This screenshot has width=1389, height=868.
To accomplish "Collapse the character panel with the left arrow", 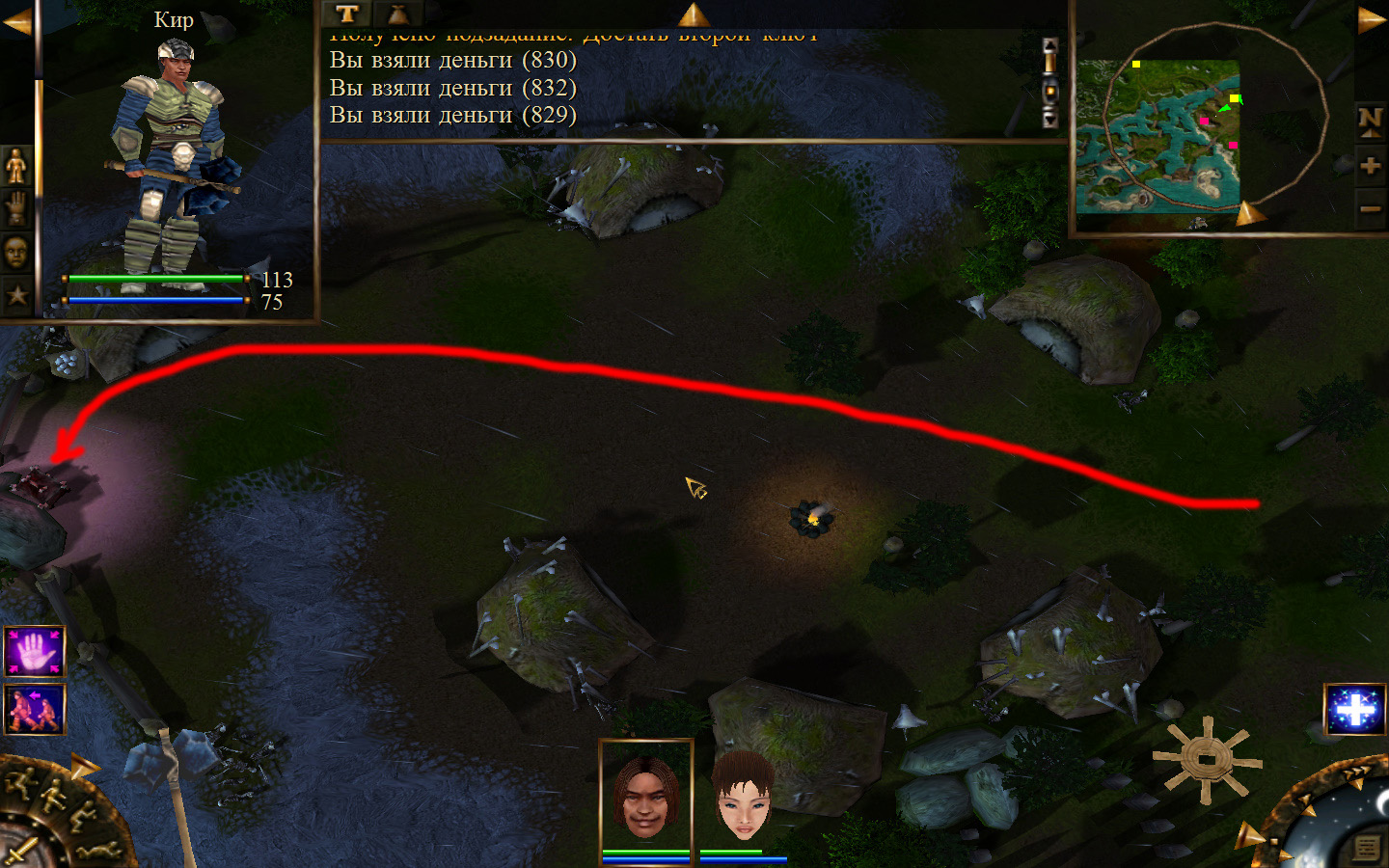I will (16, 21).
